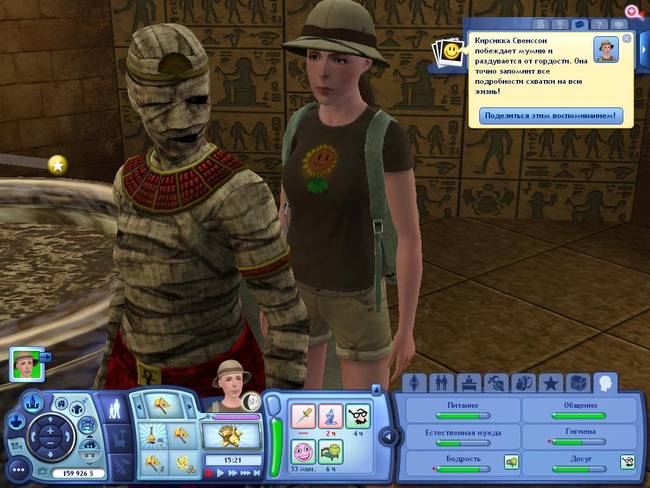This screenshot has width=650, height=488.
Task: Click the pink magnifier icon in the corner
Action: click(x=633, y=11)
